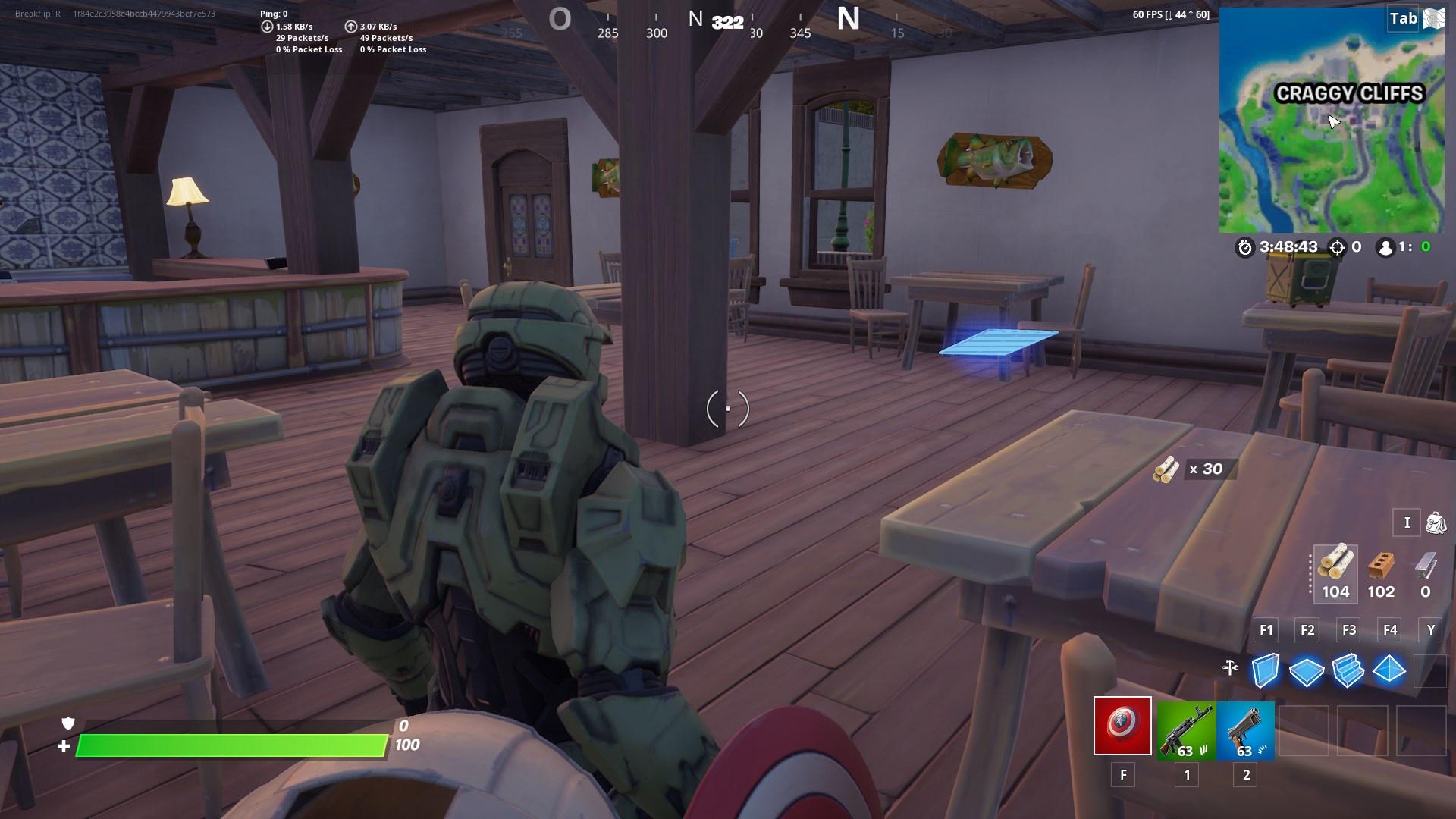Select the pyramid roof building piece
Screen dimensions: 1456x819
tap(1390, 670)
